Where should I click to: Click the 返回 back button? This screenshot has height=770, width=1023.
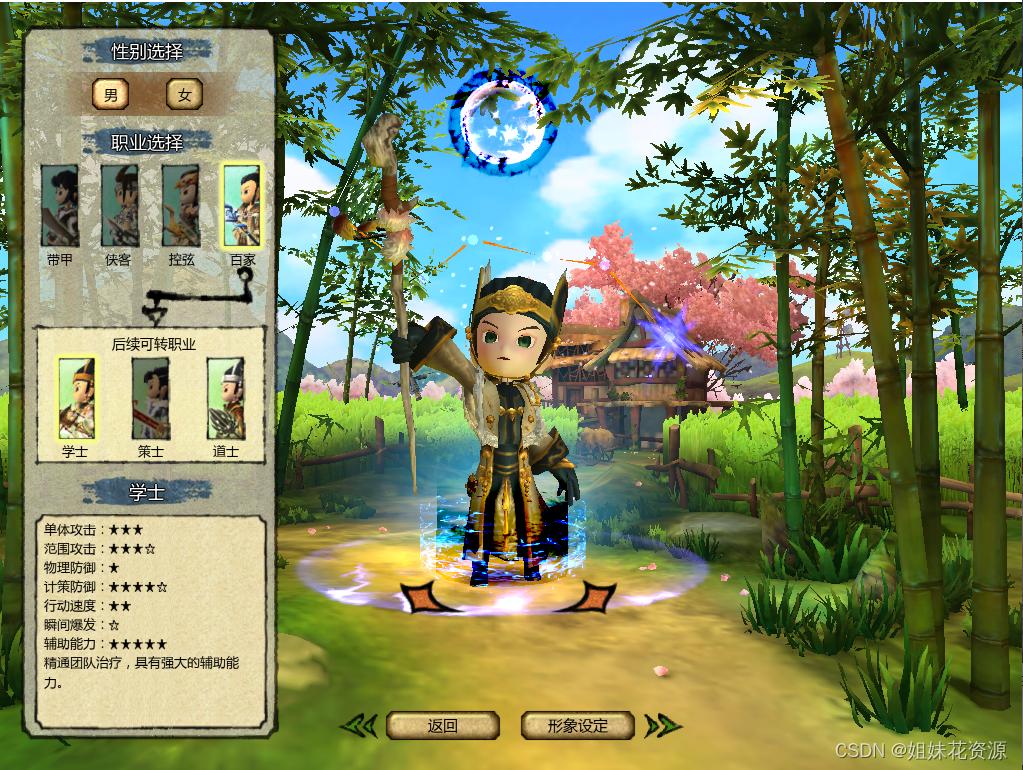(442, 726)
